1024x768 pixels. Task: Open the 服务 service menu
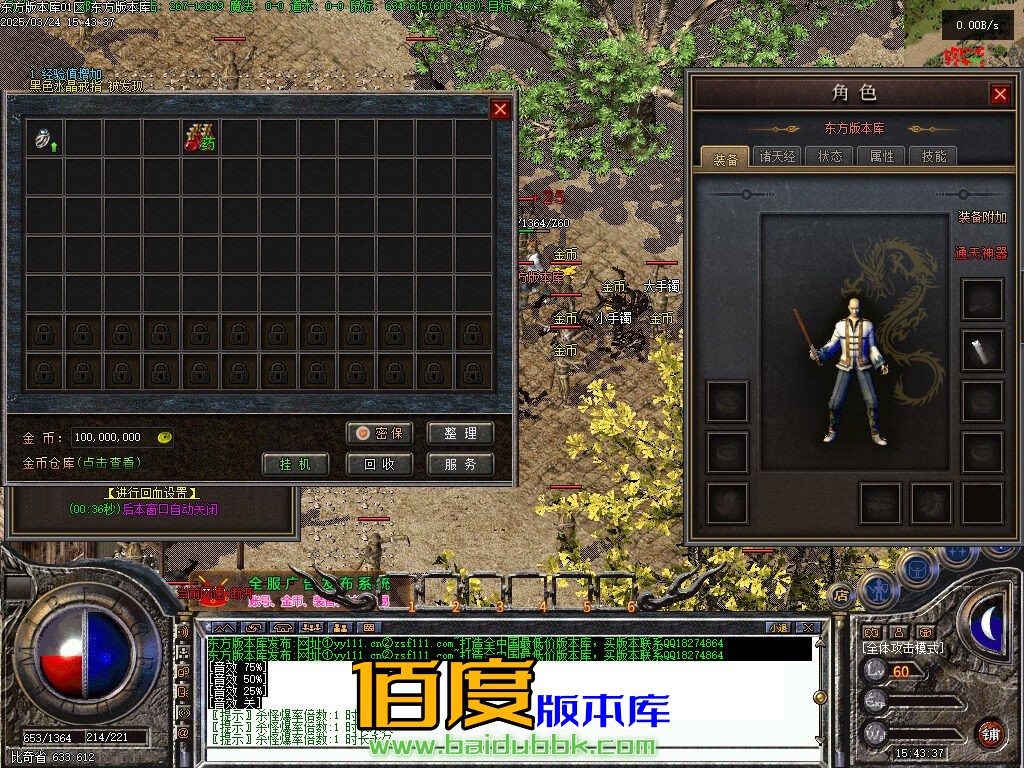[x=460, y=464]
